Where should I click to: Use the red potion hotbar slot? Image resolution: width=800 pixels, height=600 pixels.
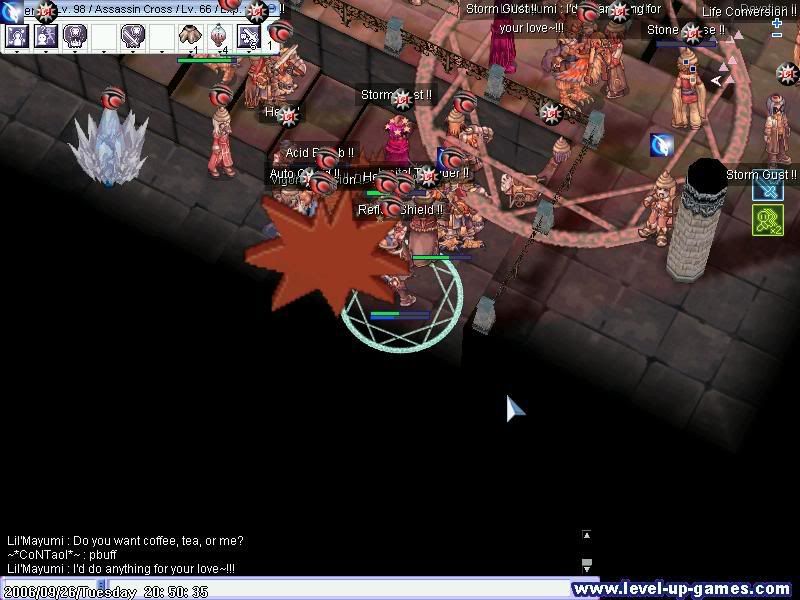click(x=219, y=37)
